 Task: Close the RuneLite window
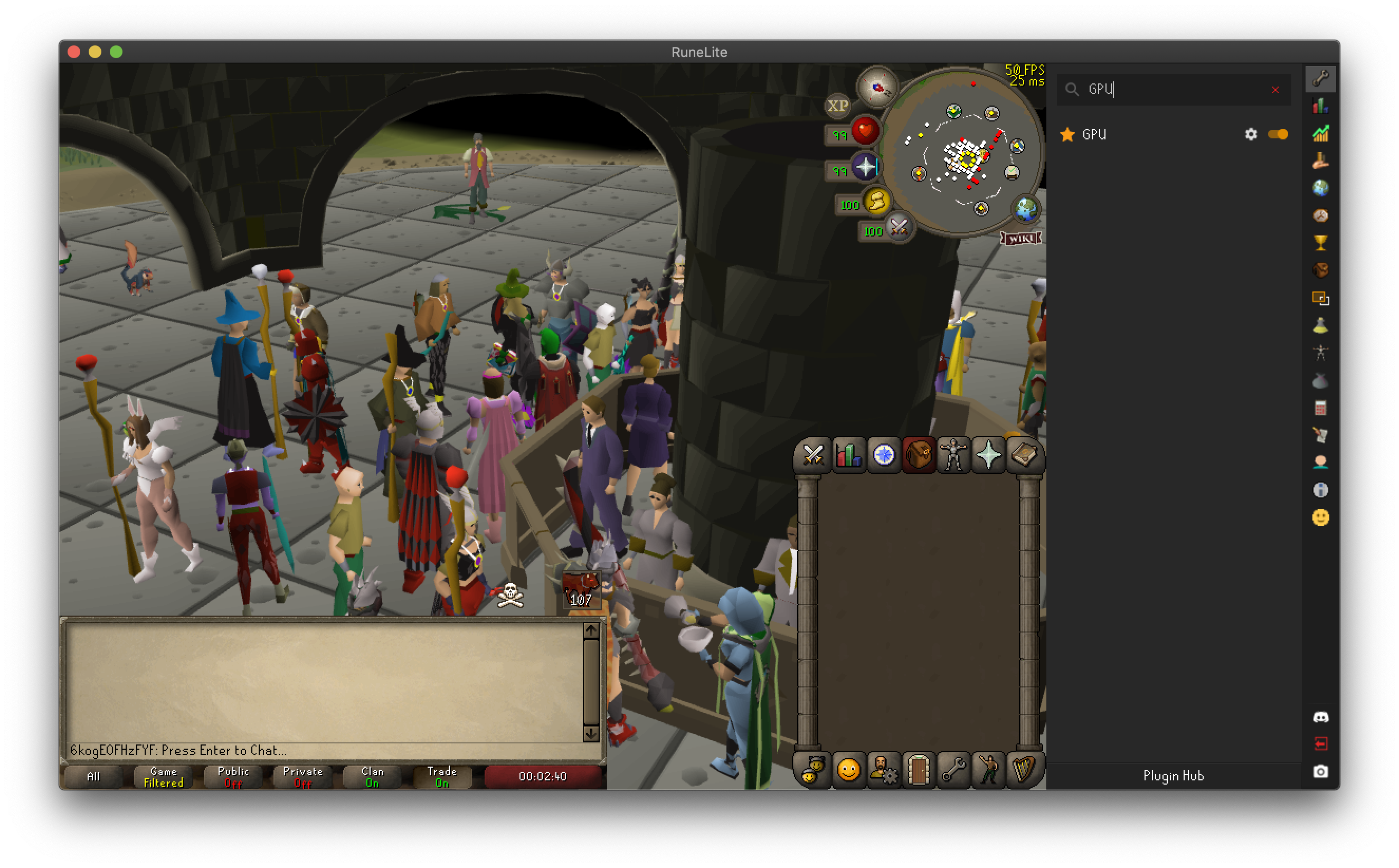(x=74, y=52)
